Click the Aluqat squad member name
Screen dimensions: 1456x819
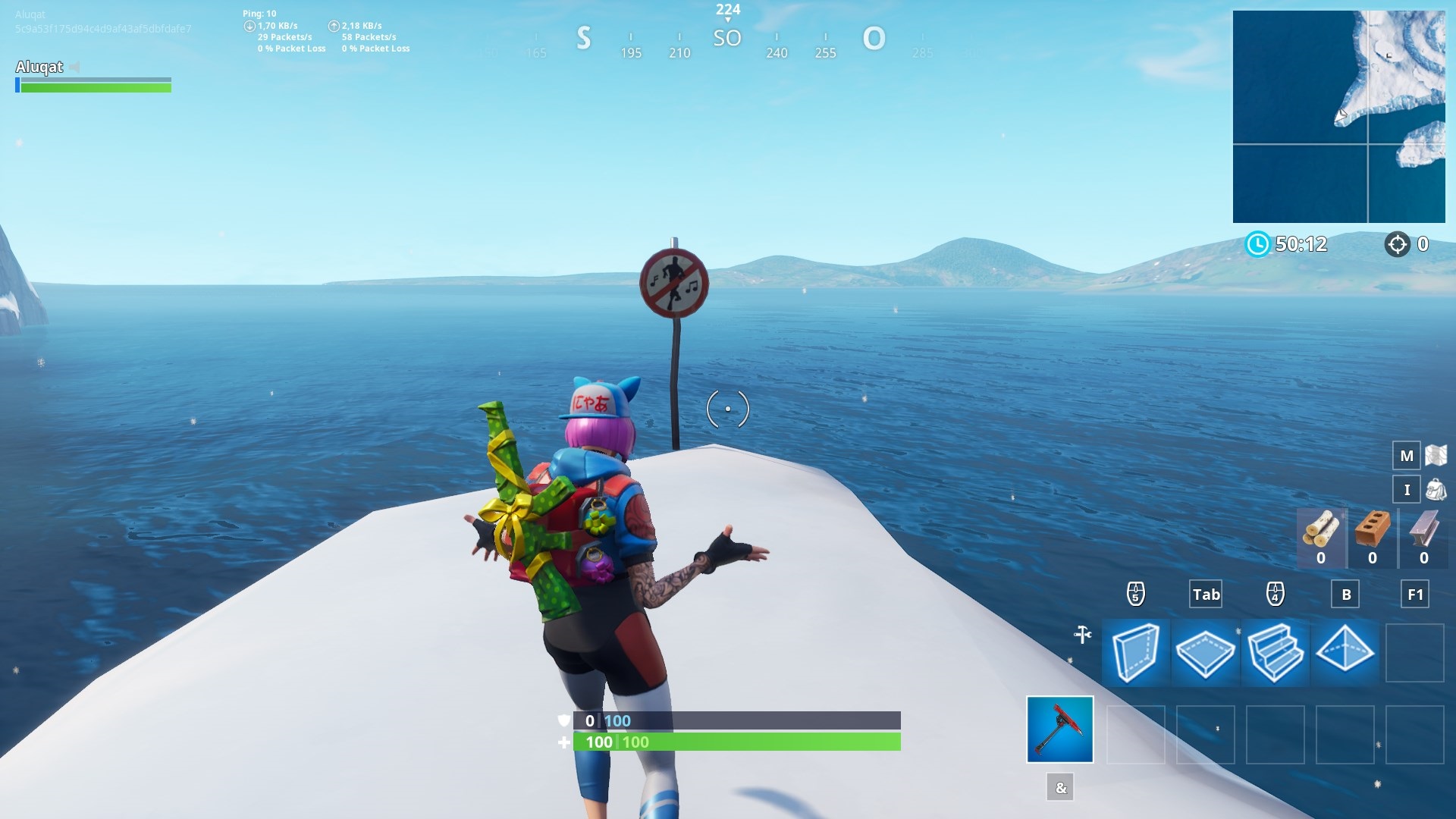(x=39, y=67)
